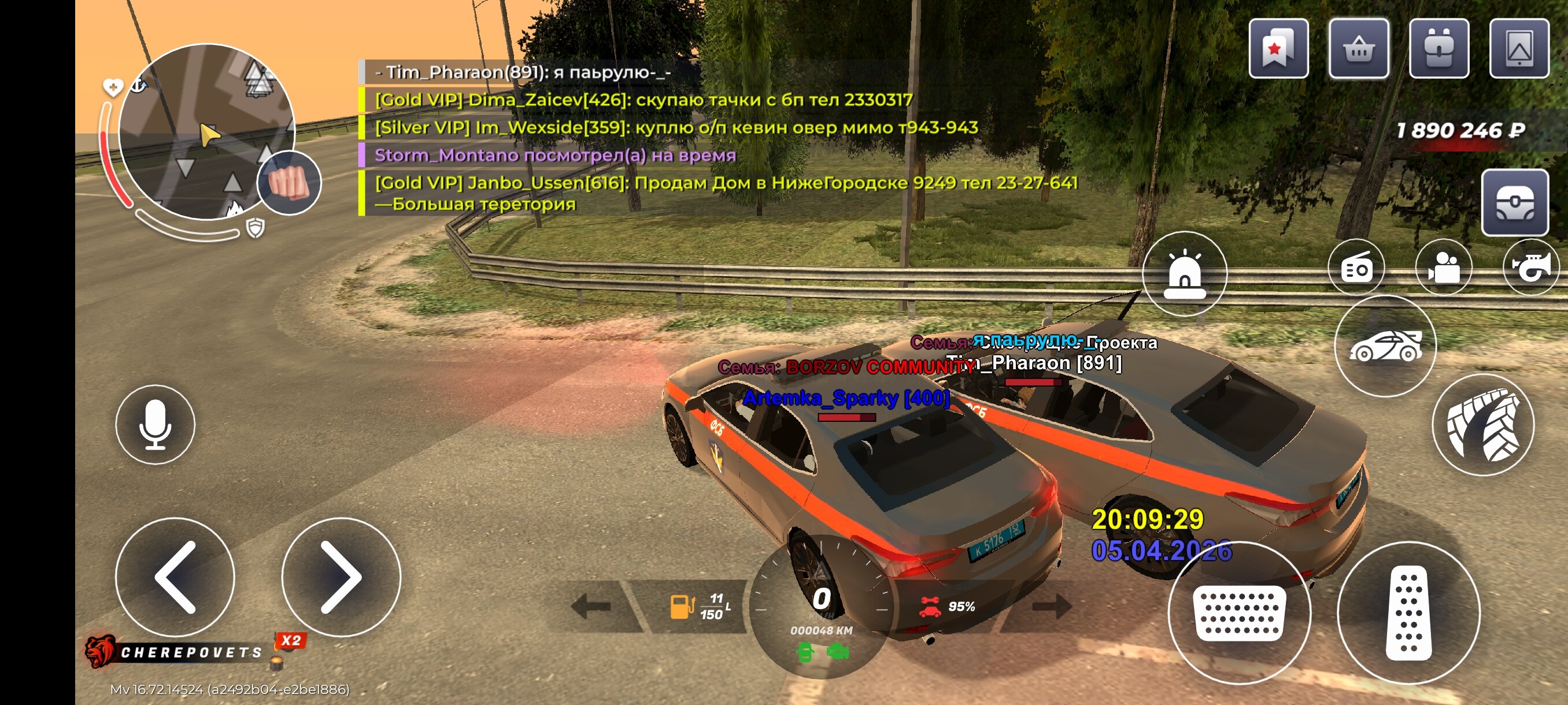Steer right with the arrow button
Screen dimensions: 1568x705
341,577
